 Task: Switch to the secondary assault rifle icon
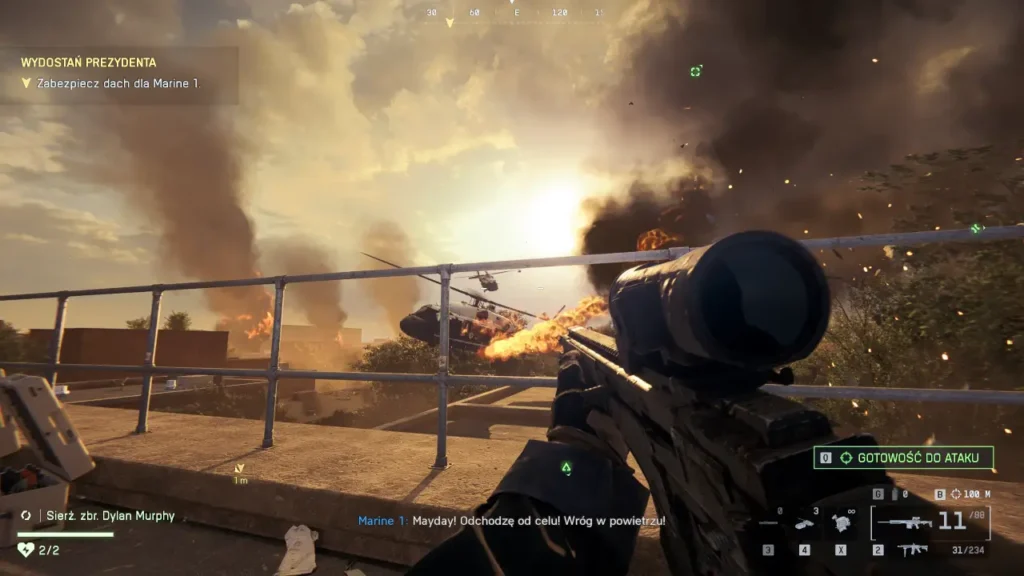pyautogui.click(x=912, y=550)
